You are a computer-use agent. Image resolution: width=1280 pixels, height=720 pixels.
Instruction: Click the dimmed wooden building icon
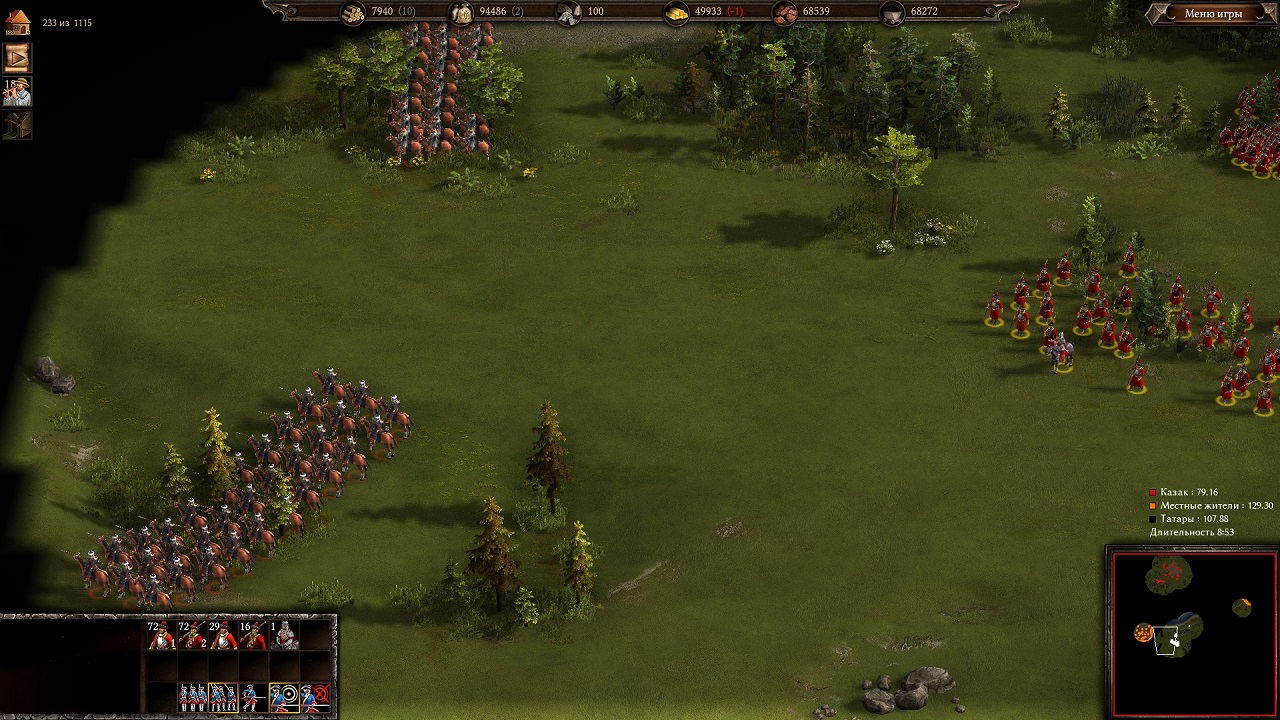pos(17,126)
